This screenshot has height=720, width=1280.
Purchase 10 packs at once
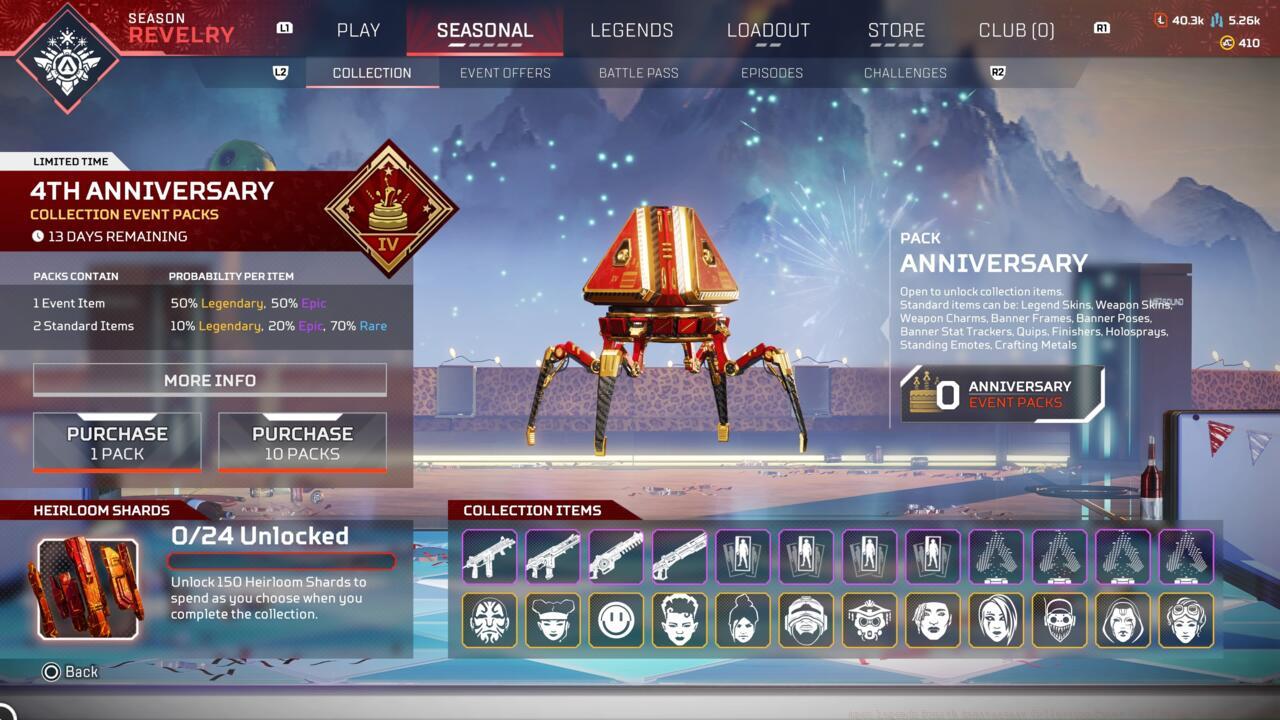(x=302, y=440)
